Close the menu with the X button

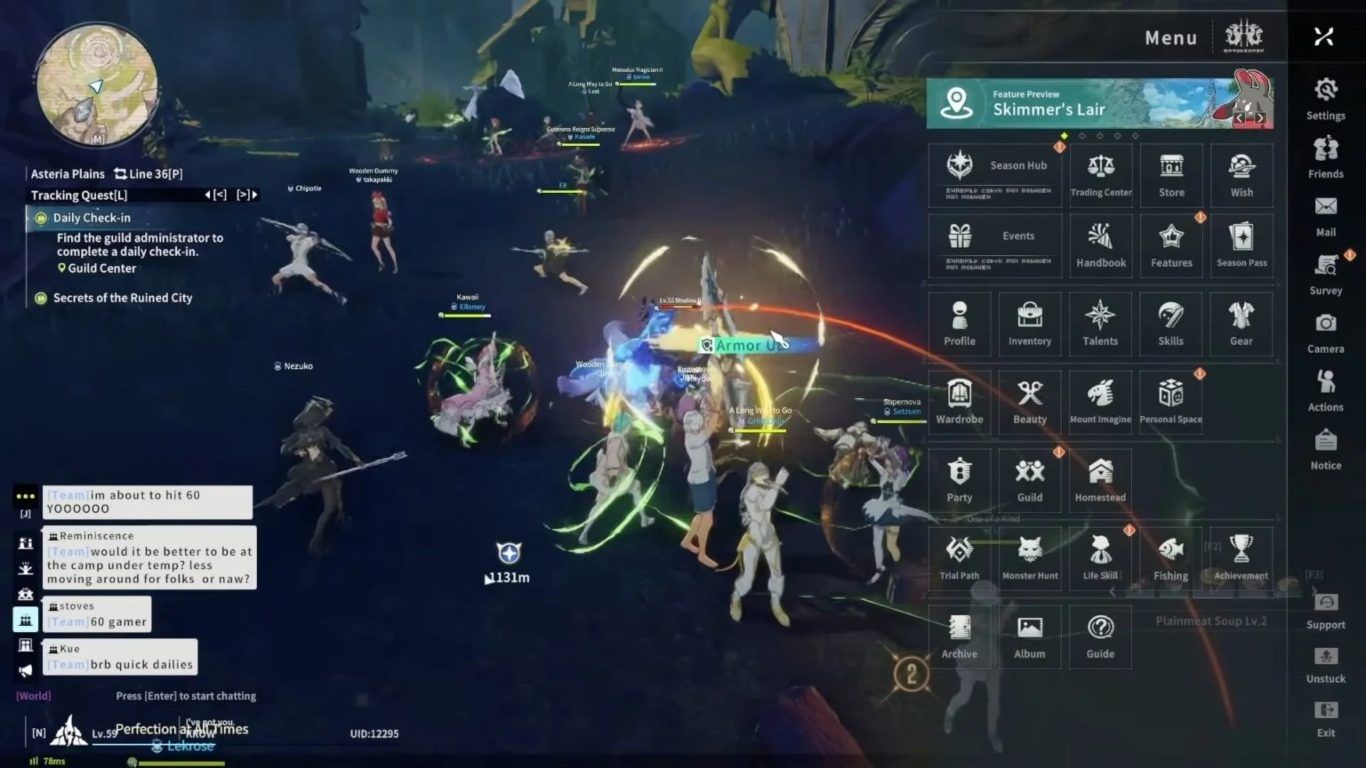(x=1324, y=37)
